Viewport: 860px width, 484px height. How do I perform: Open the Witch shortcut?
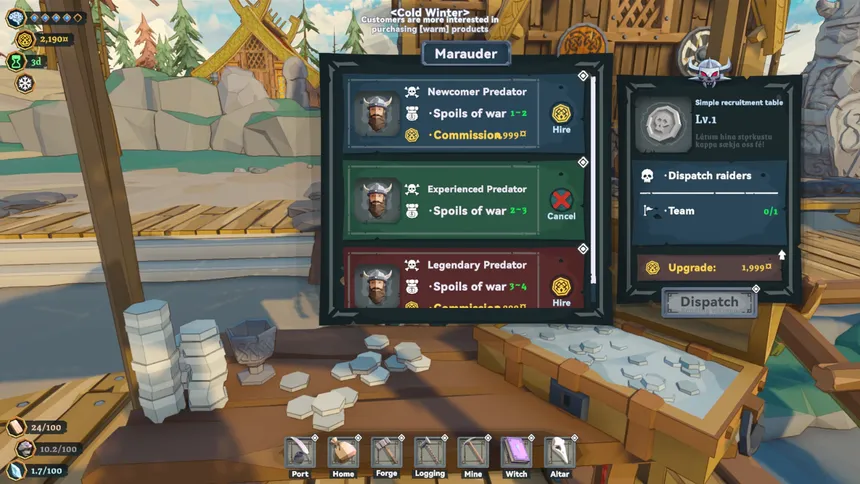[516, 453]
